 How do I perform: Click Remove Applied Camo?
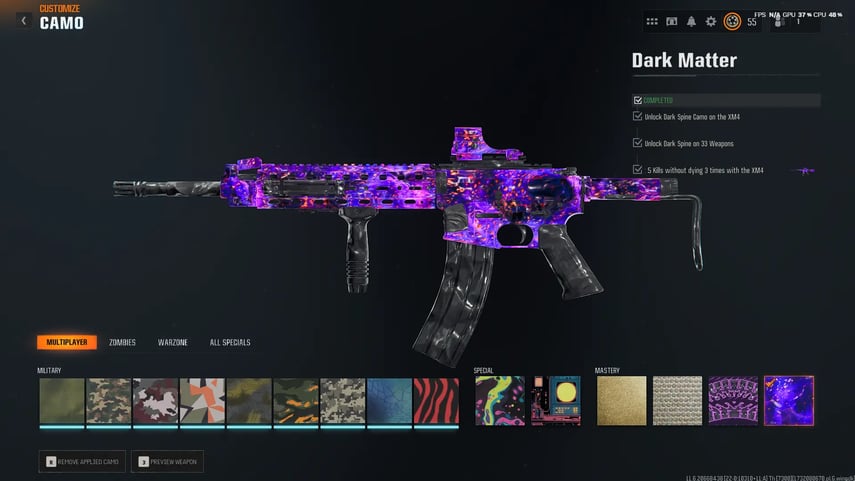[84, 461]
